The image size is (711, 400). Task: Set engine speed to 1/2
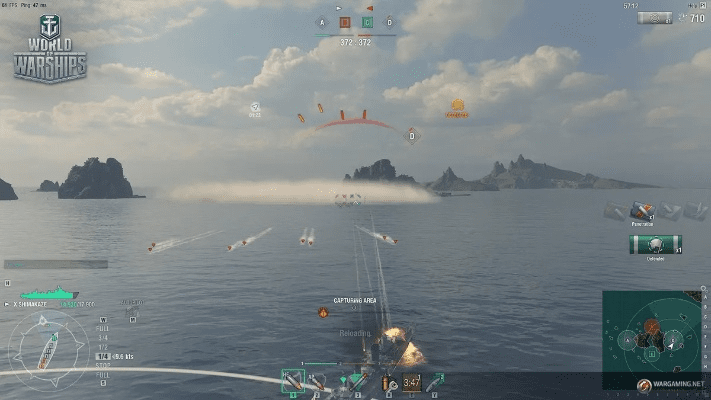tap(102, 347)
